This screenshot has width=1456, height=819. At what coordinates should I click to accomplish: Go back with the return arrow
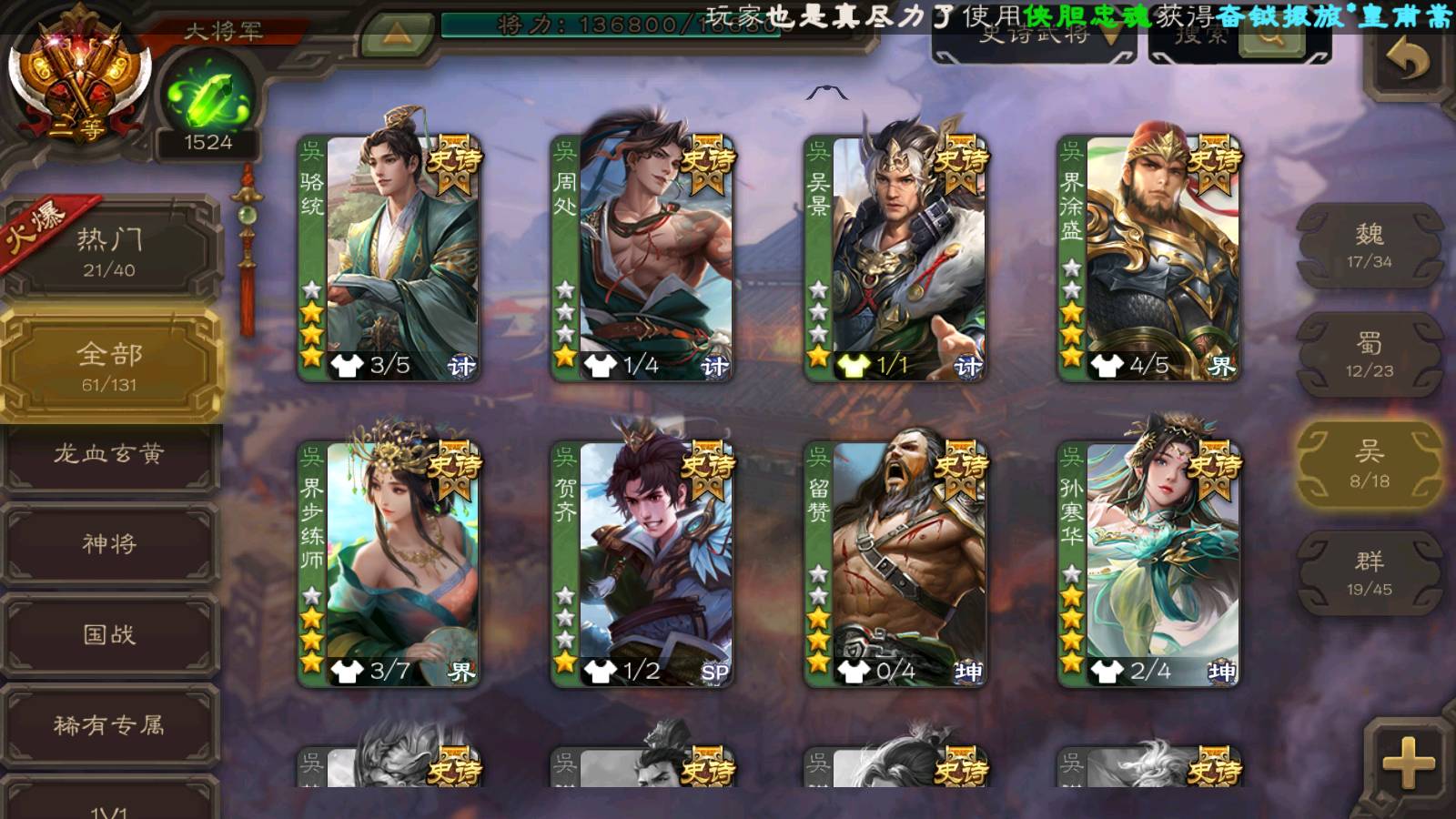1407,62
